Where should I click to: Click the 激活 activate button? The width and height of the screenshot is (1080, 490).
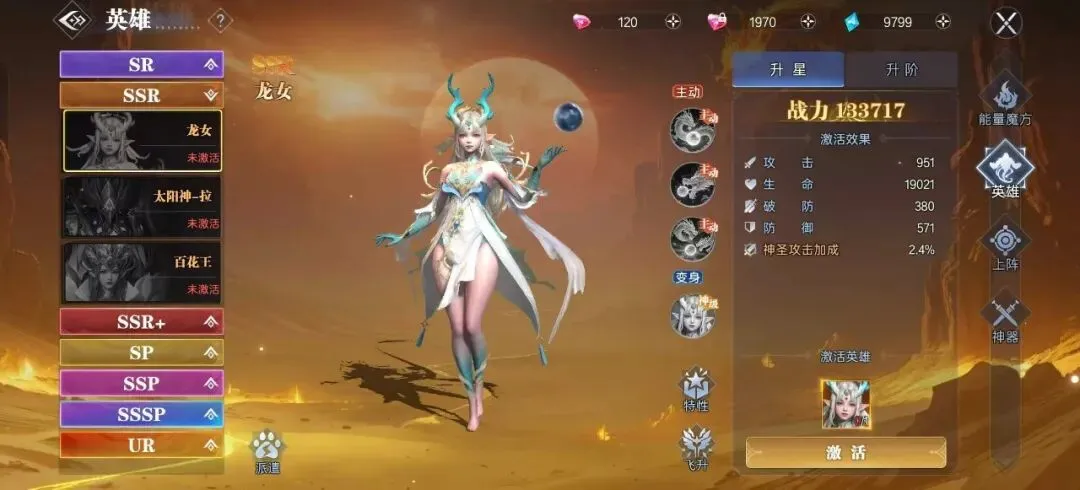coord(845,452)
